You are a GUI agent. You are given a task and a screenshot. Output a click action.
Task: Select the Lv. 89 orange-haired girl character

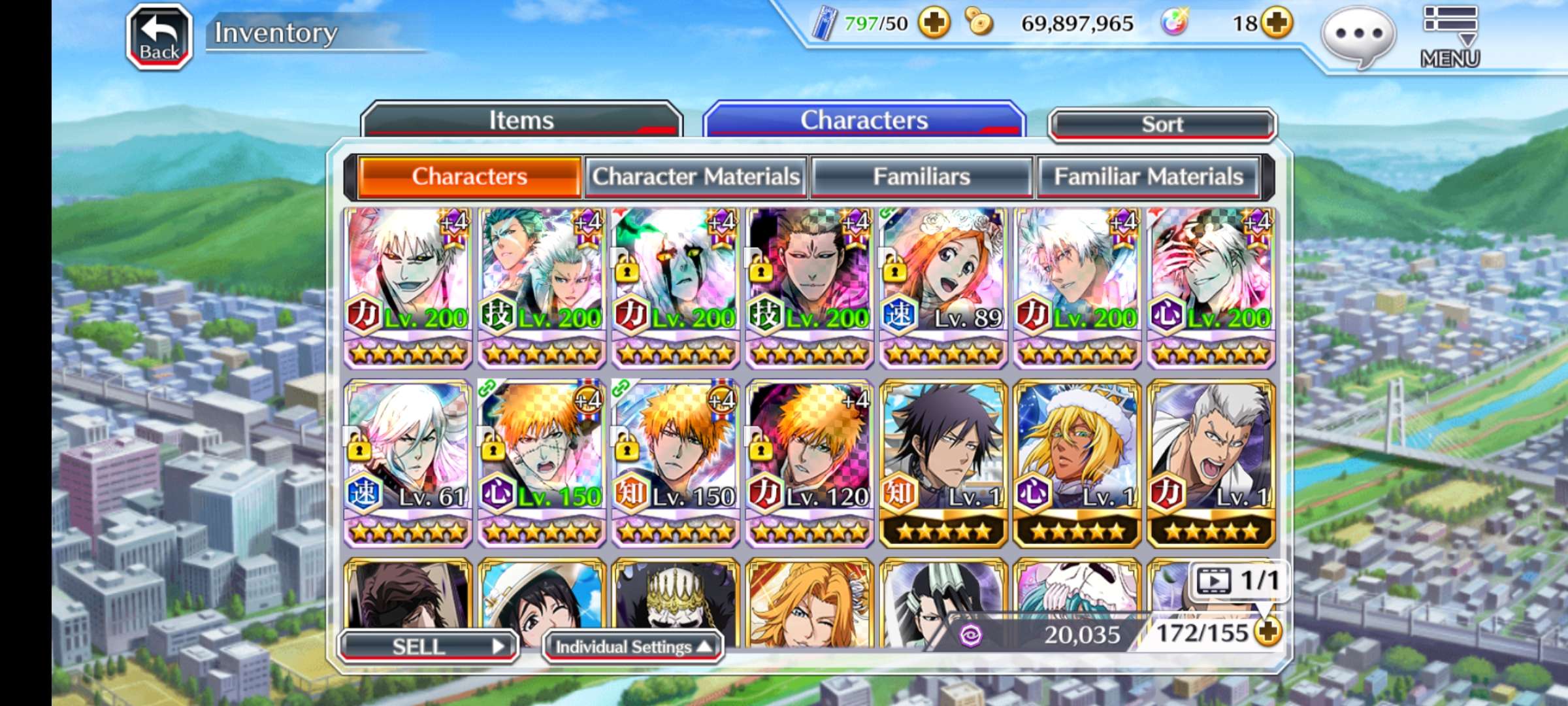(943, 288)
